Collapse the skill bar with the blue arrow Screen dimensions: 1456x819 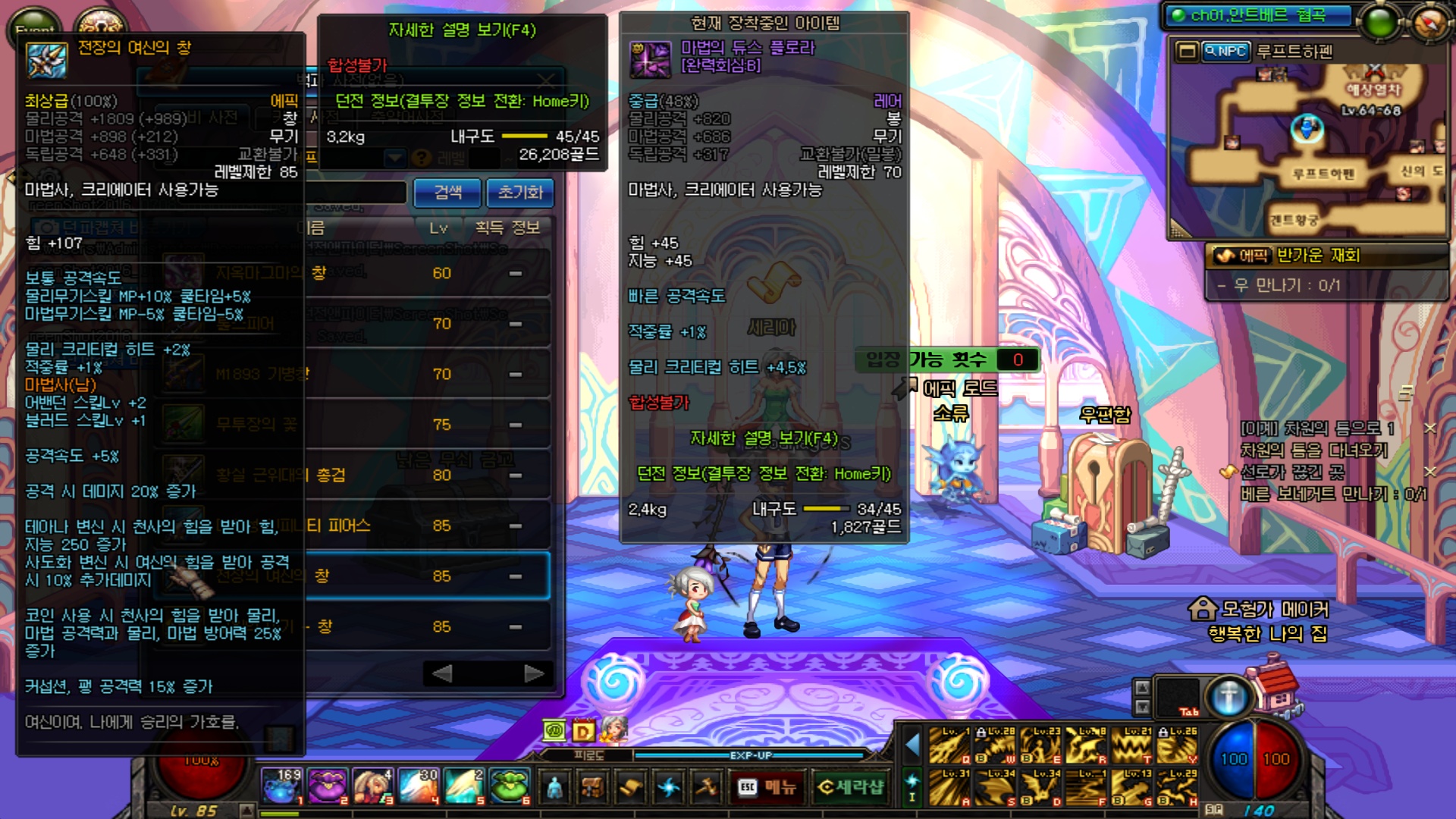point(911,745)
